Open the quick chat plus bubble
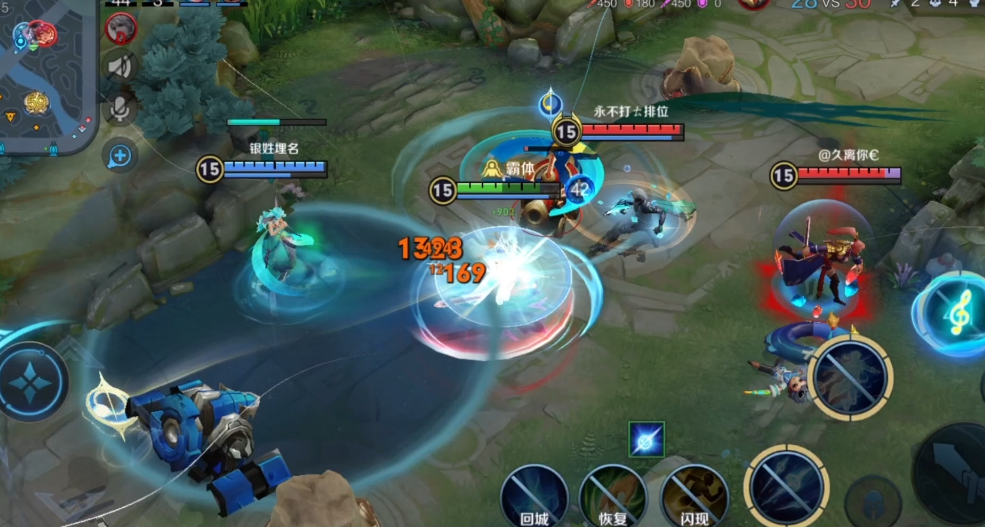 pyautogui.click(x=120, y=155)
